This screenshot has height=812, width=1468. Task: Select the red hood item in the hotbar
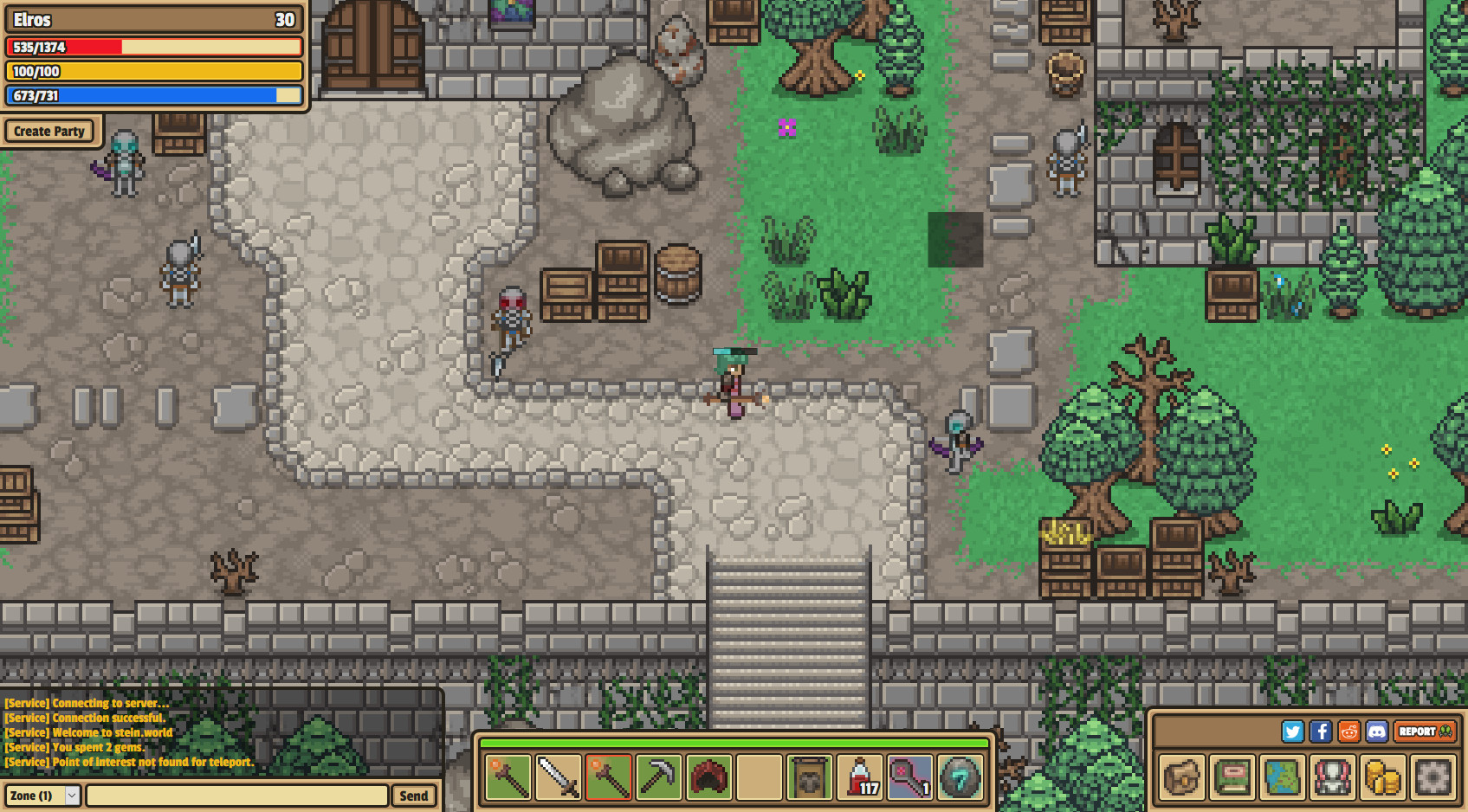[709, 777]
